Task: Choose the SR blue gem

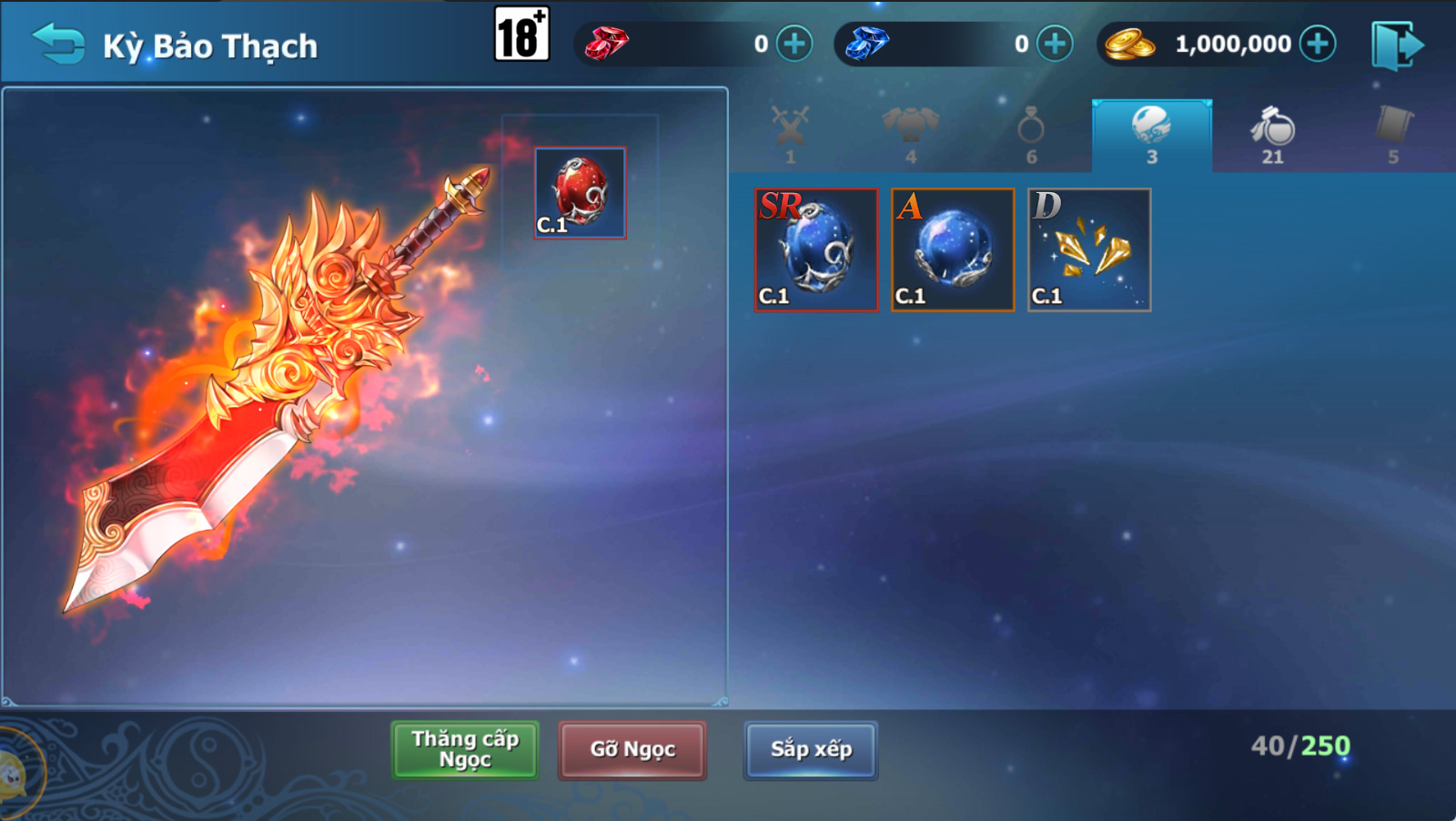Action: (x=816, y=250)
